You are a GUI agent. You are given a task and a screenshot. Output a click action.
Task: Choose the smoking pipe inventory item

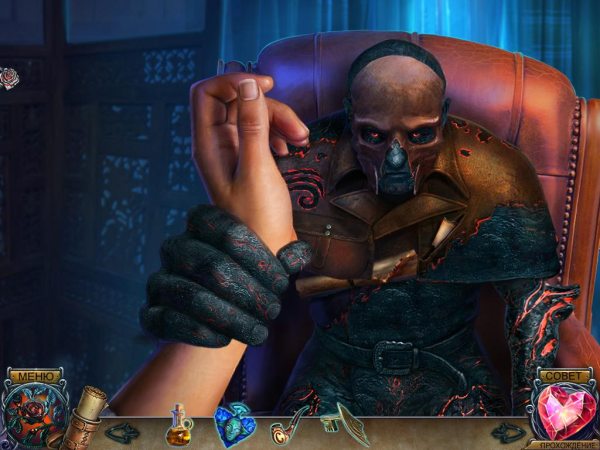288,427
